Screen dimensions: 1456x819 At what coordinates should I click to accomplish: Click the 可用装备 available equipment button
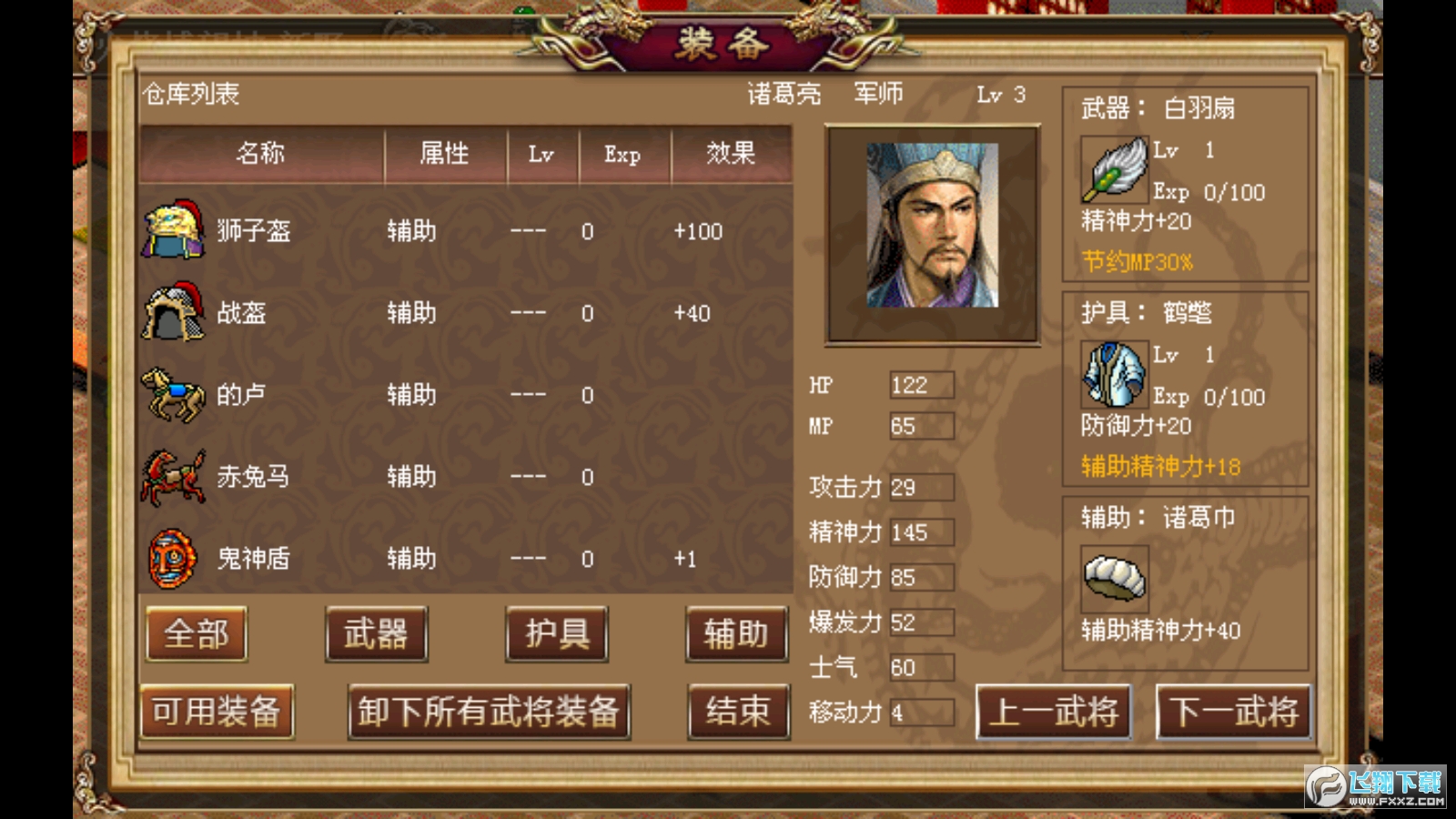216,713
